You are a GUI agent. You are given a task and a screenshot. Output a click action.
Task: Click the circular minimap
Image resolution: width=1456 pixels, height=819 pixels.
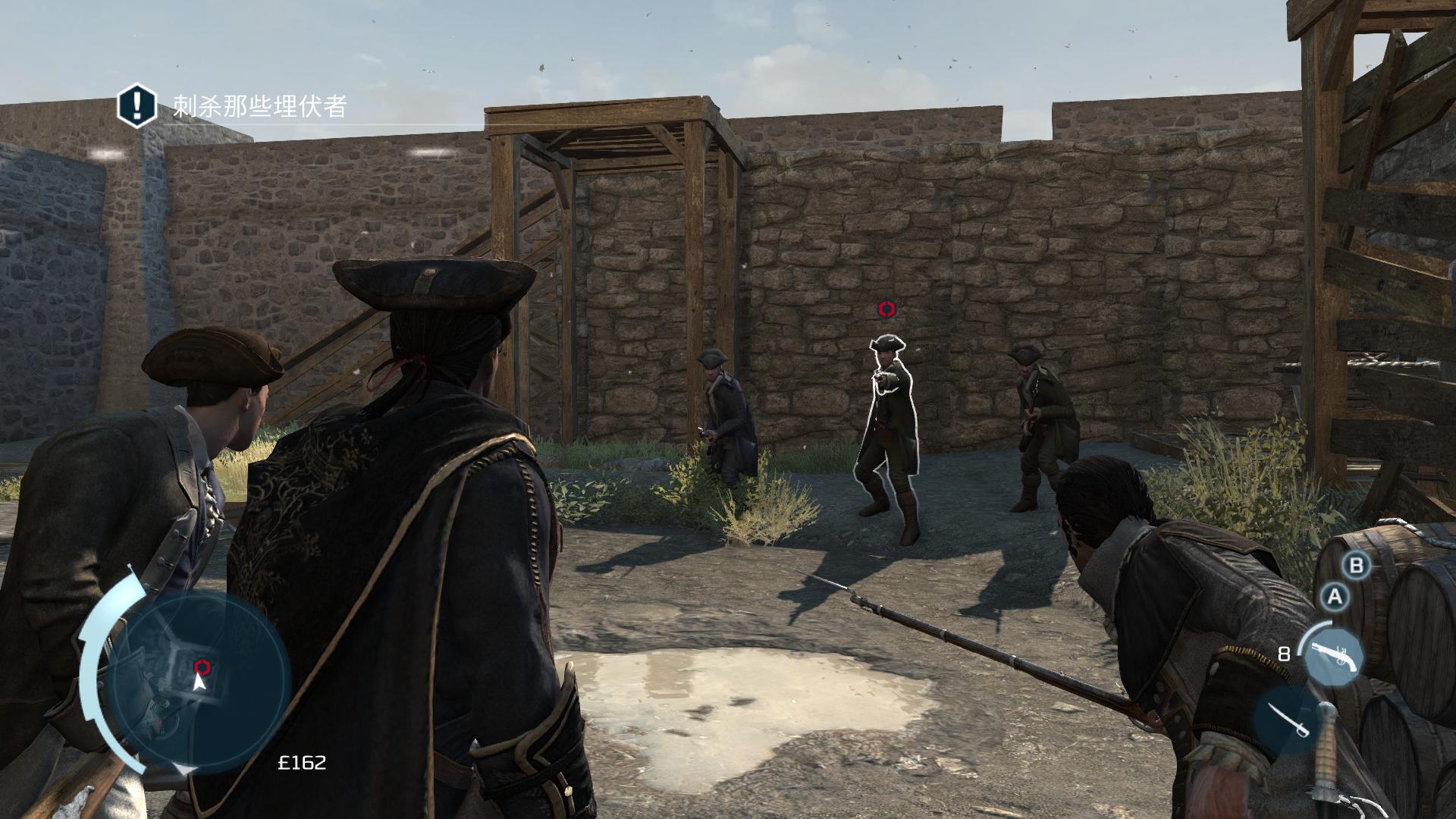click(199, 681)
